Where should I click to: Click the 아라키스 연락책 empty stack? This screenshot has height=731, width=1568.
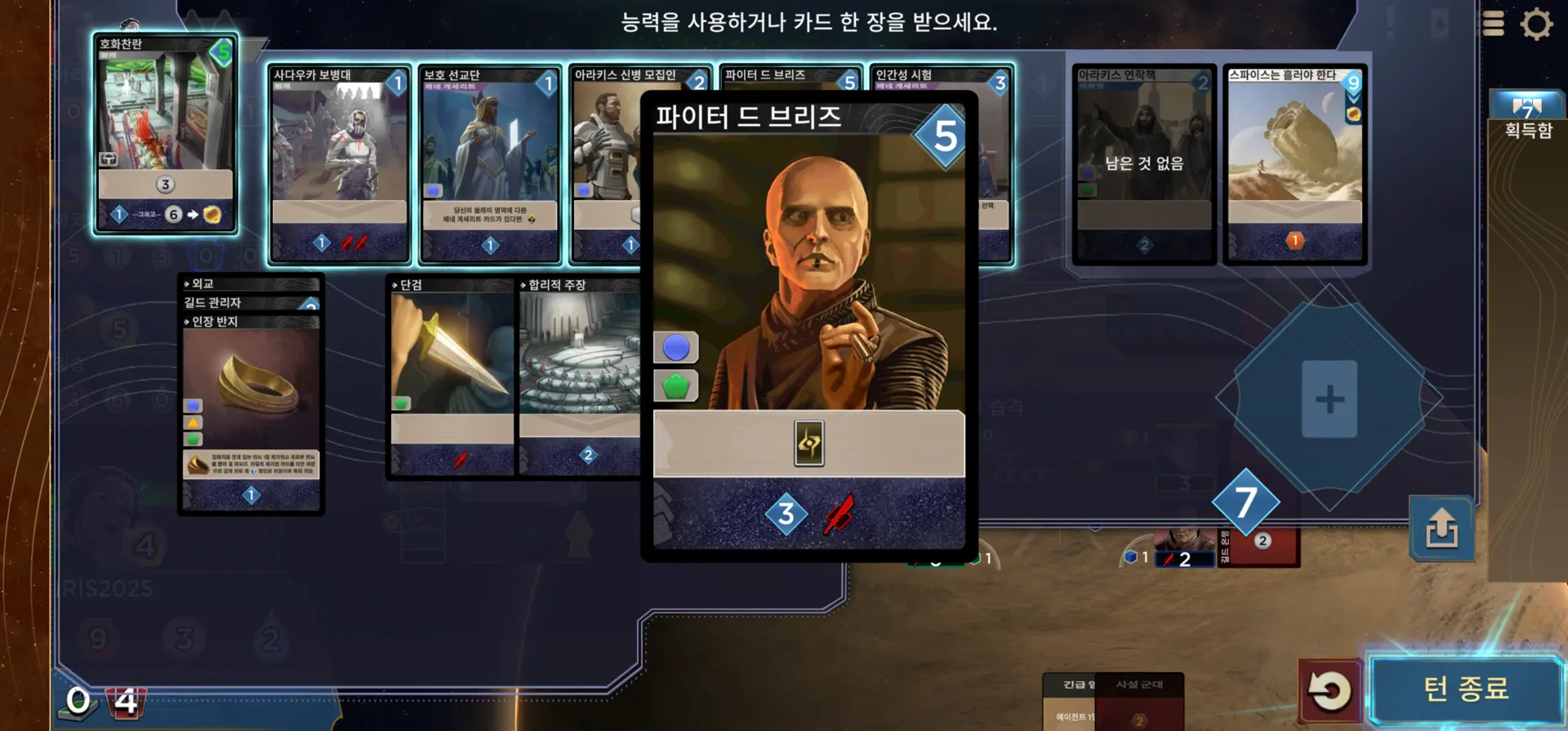tap(1143, 163)
